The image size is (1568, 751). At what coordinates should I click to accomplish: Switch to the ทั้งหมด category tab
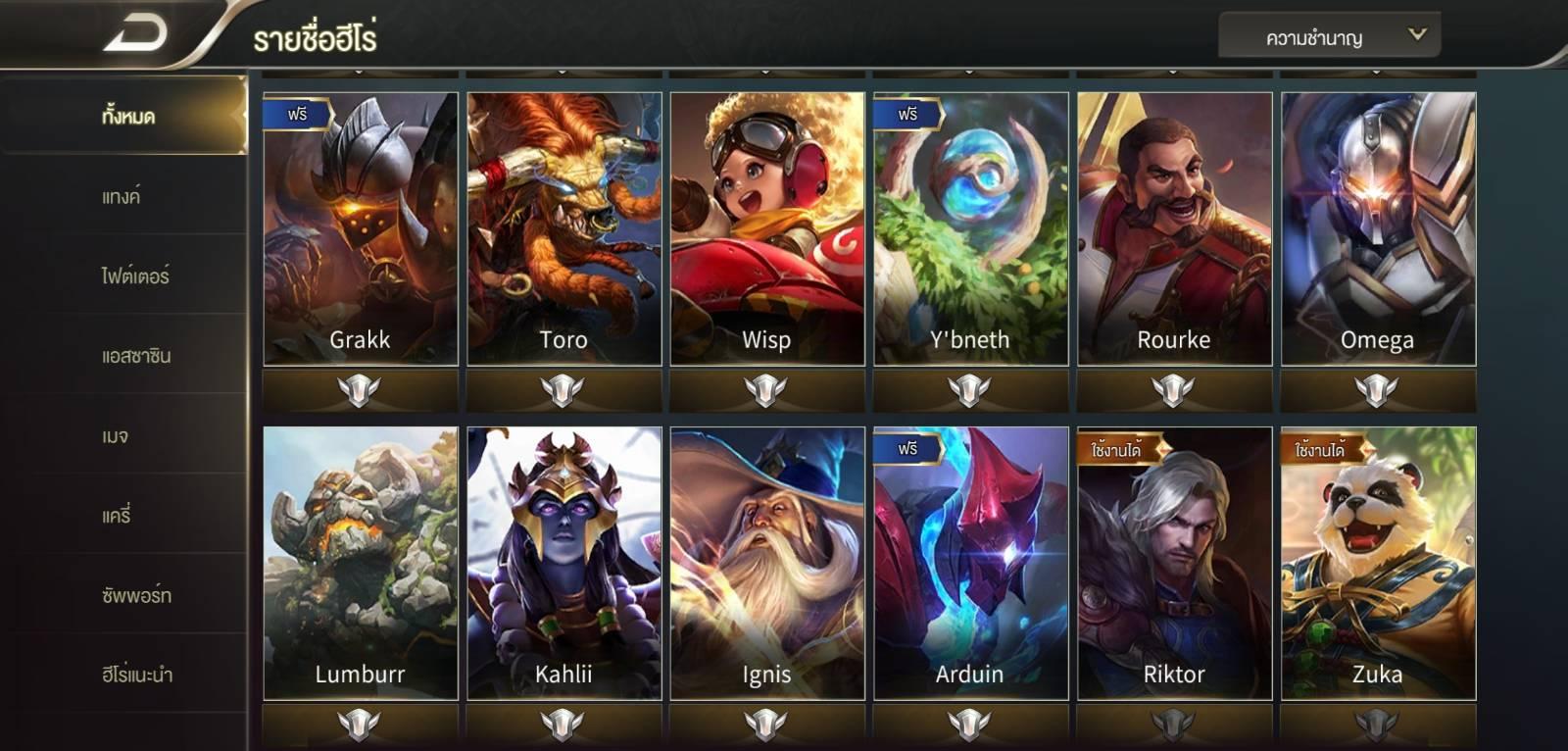pyautogui.click(x=127, y=116)
